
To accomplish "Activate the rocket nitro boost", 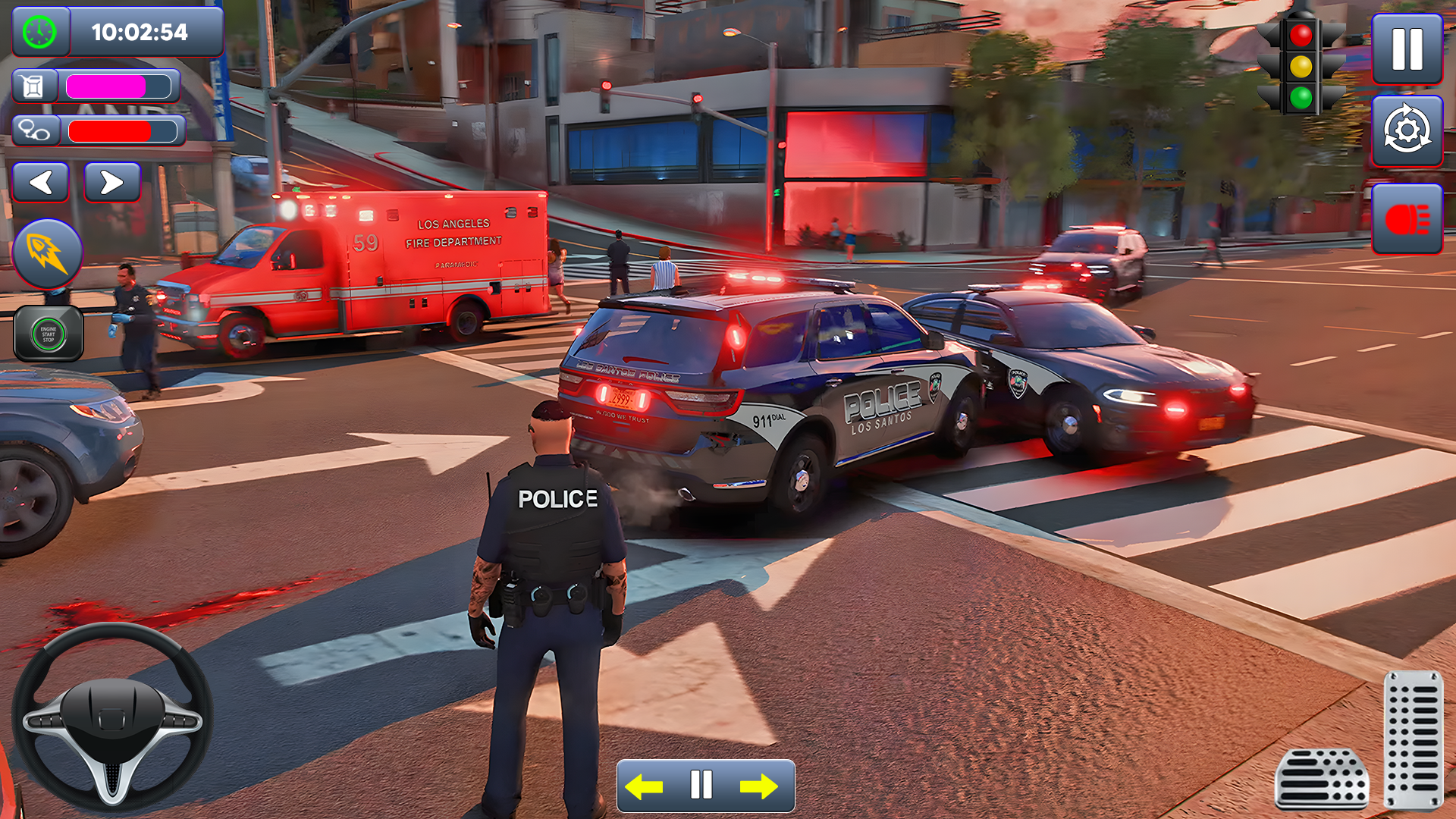I will coord(48,253).
